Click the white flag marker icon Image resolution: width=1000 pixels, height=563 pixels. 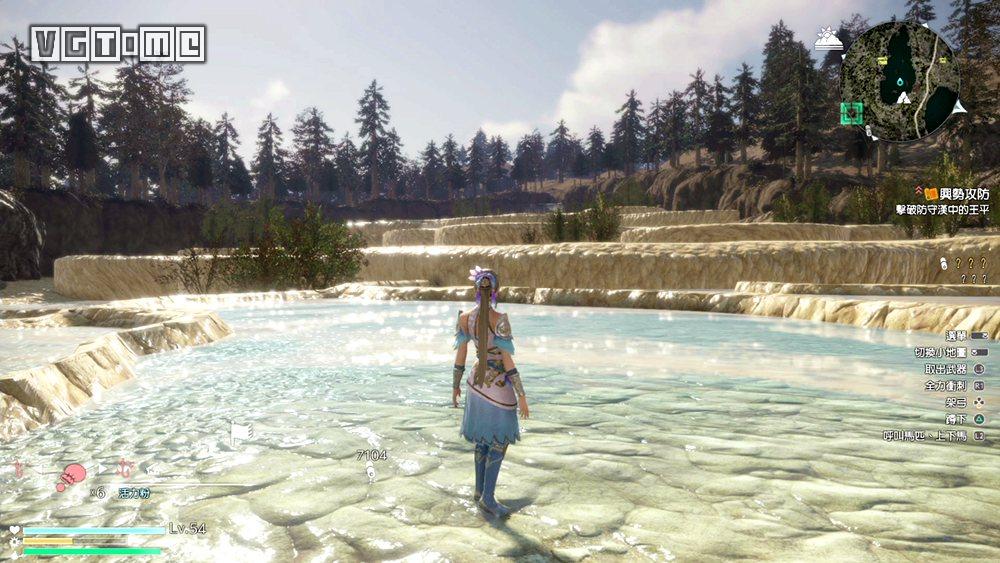(240, 432)
